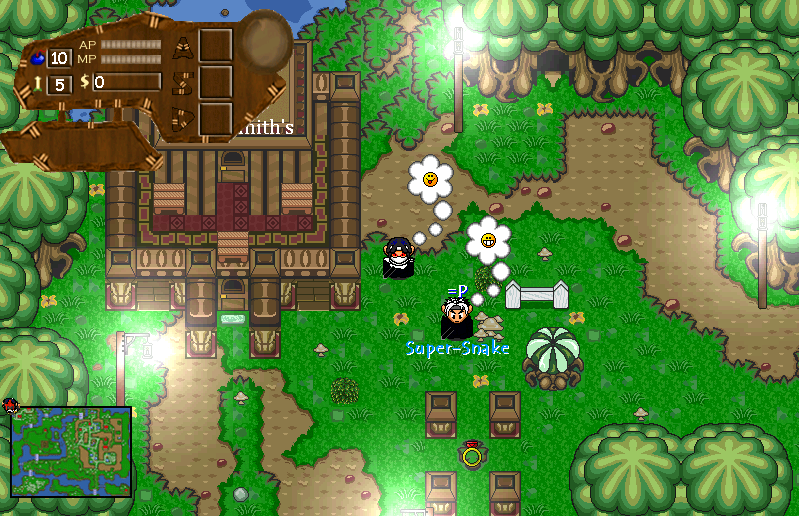Open the overworld minimap
This screenshot has width=799, height=516.
[71, 451]
